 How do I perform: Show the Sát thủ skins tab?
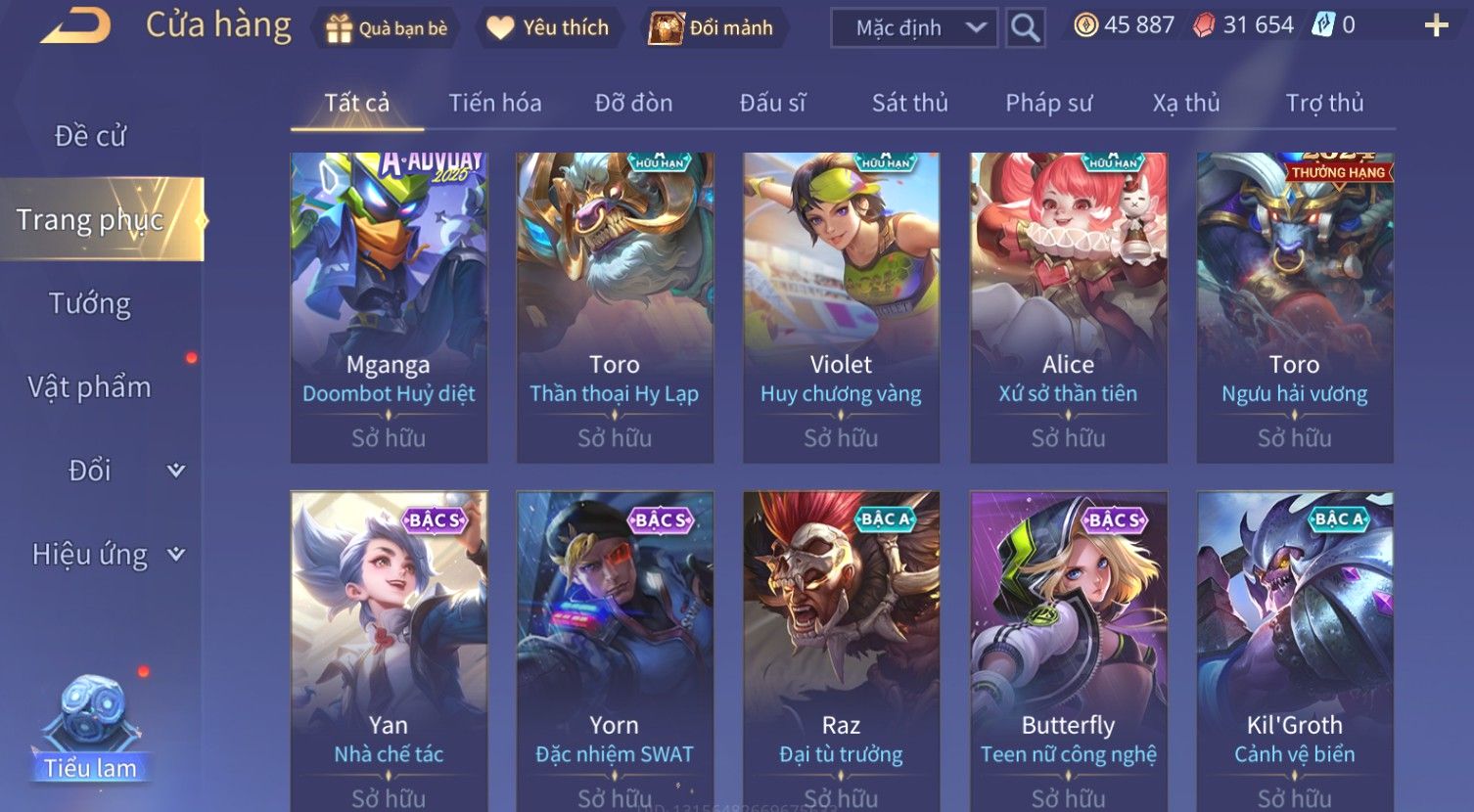coord(909,103)
